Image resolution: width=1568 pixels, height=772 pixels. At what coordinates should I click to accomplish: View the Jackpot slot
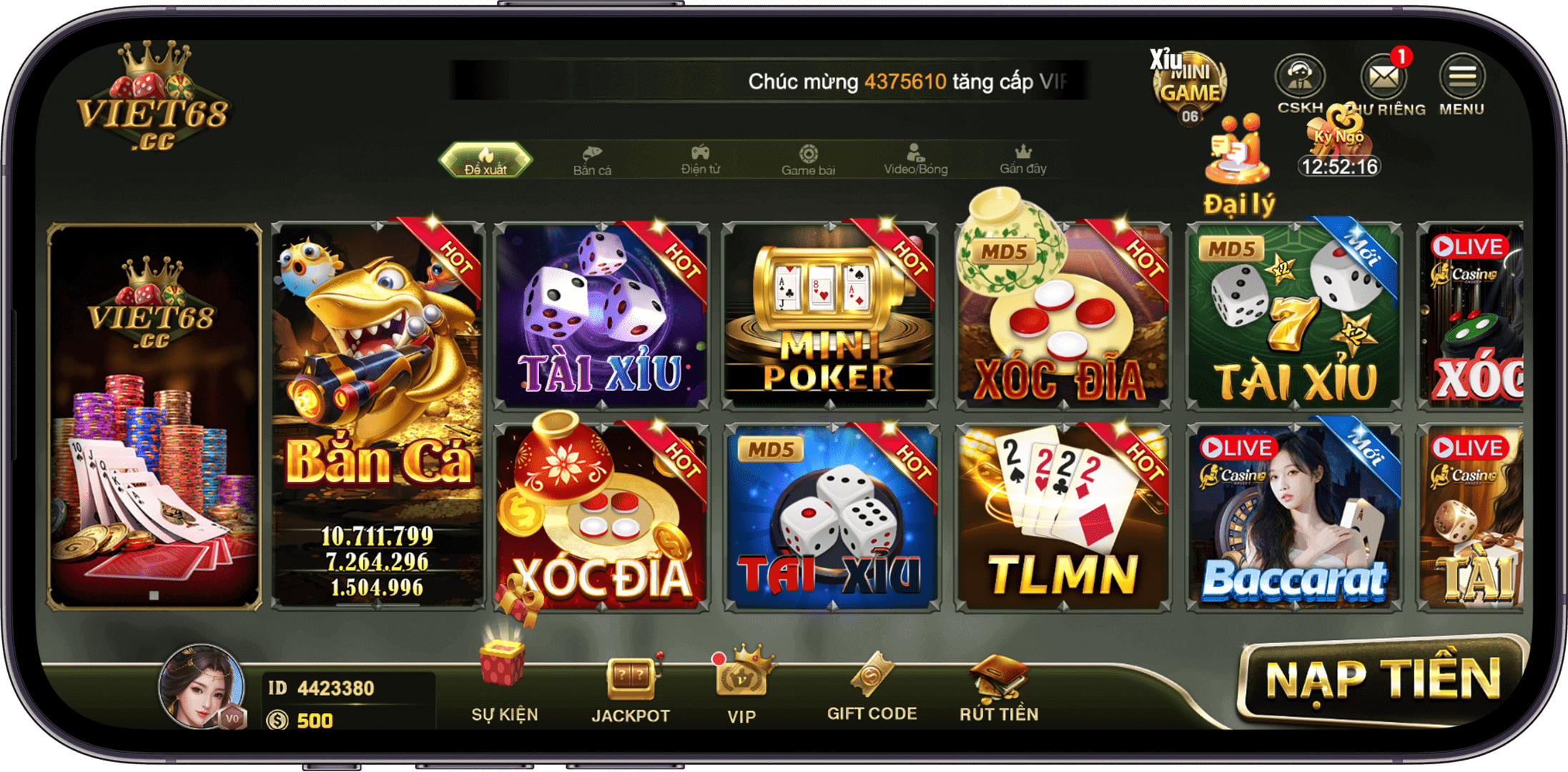[631, 683]
